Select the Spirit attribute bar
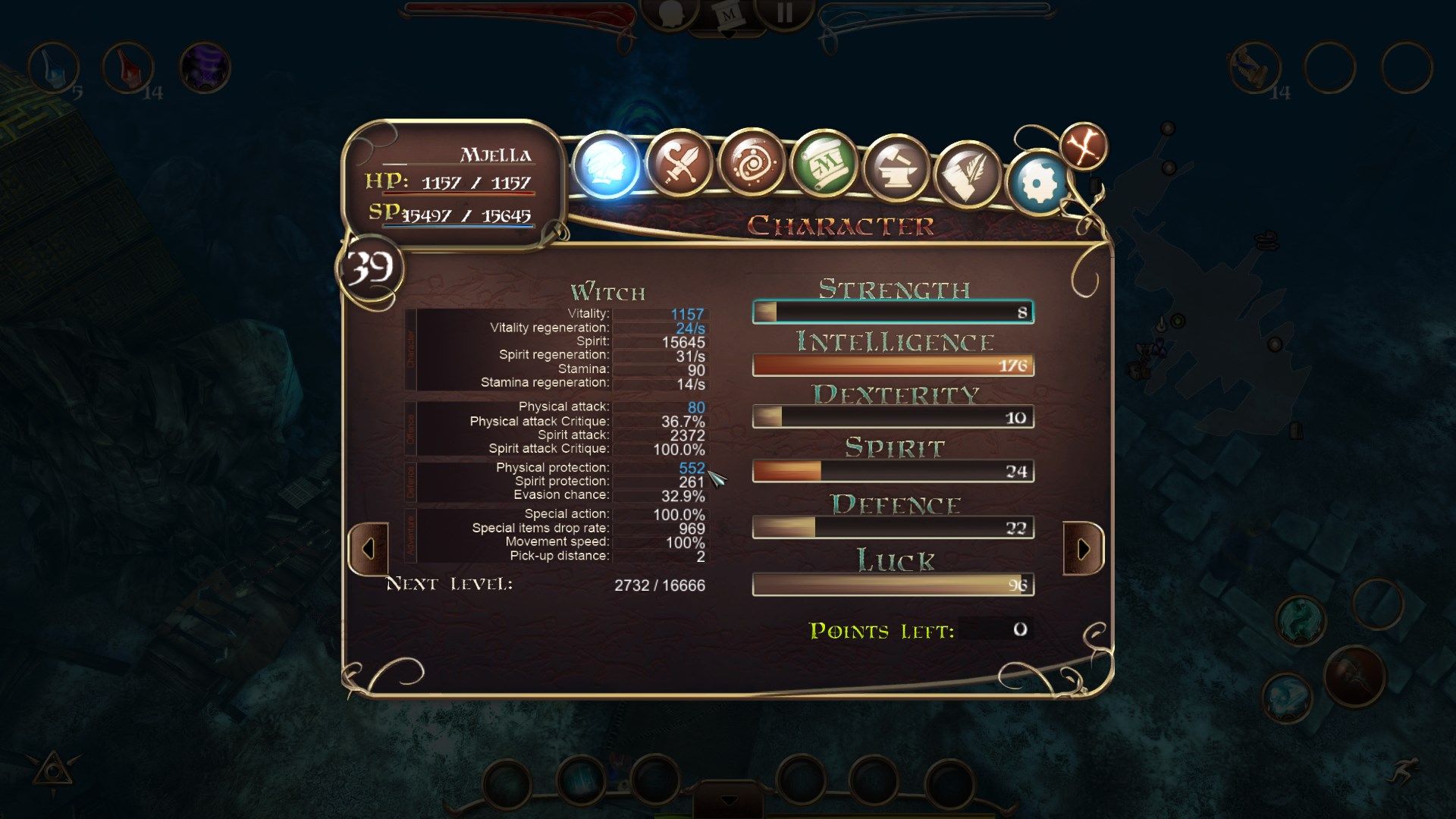 [893, 471]
